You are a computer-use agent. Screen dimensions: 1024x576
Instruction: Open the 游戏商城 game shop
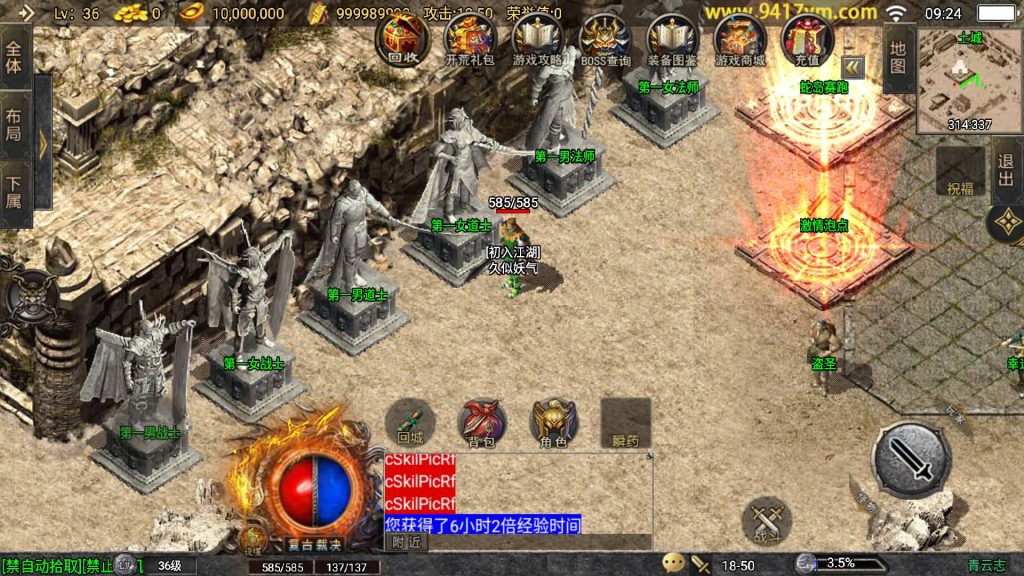click(x=740, y=40)
